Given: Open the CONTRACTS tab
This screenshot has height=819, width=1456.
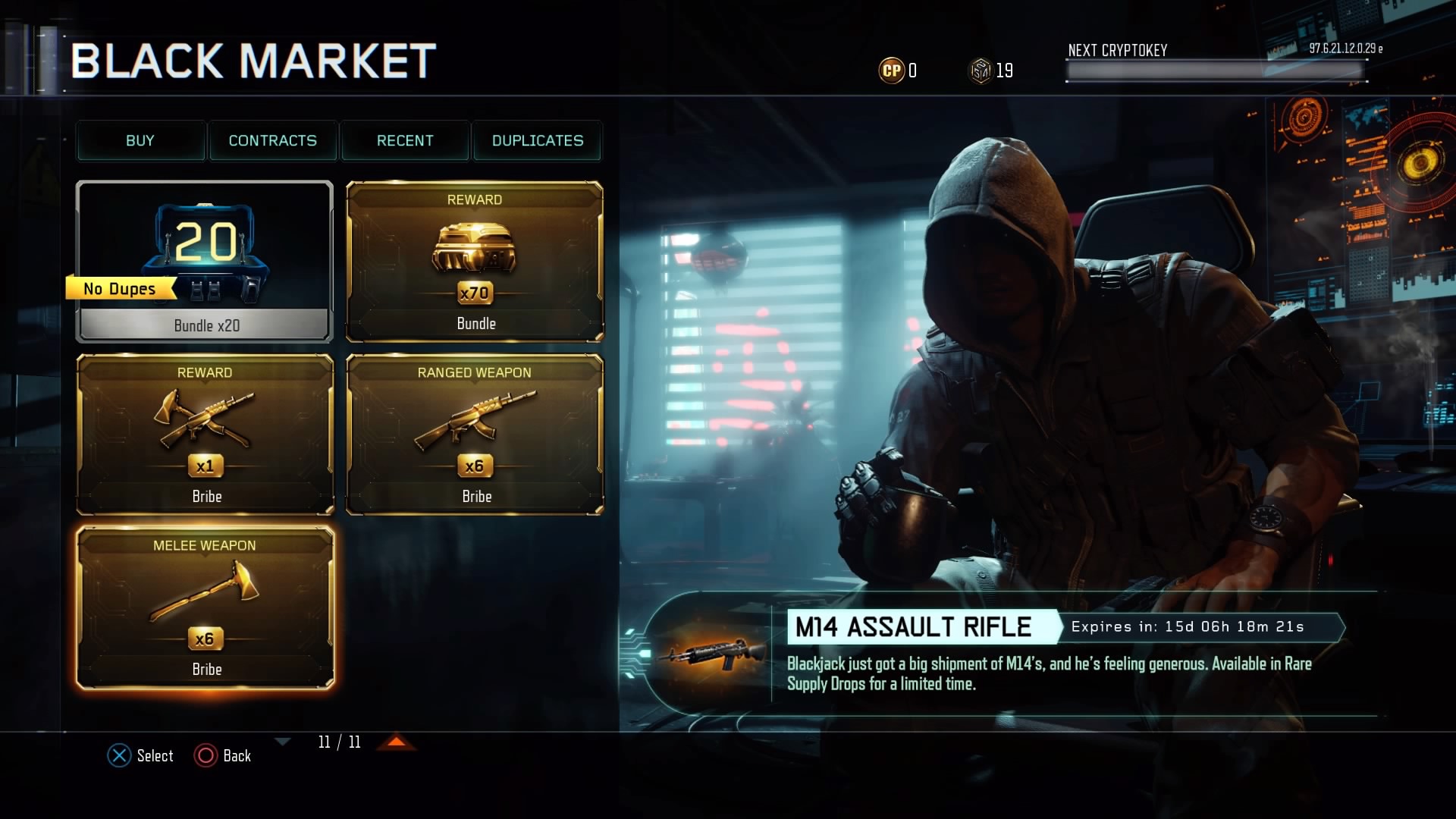Looking at the screenshot, I should coord(273,141).
